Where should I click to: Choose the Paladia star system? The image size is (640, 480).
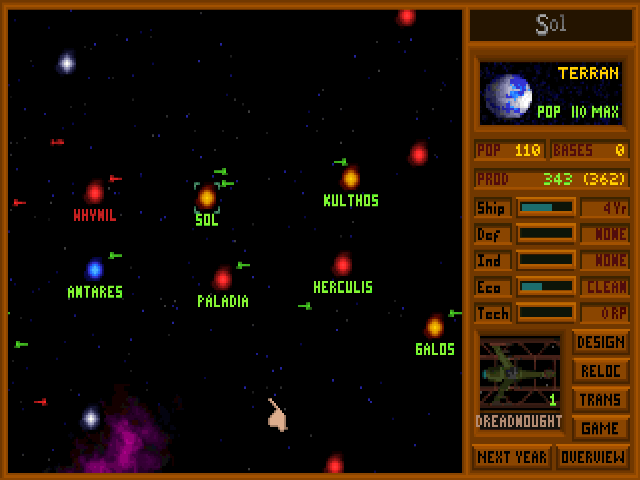pos(222,279)
